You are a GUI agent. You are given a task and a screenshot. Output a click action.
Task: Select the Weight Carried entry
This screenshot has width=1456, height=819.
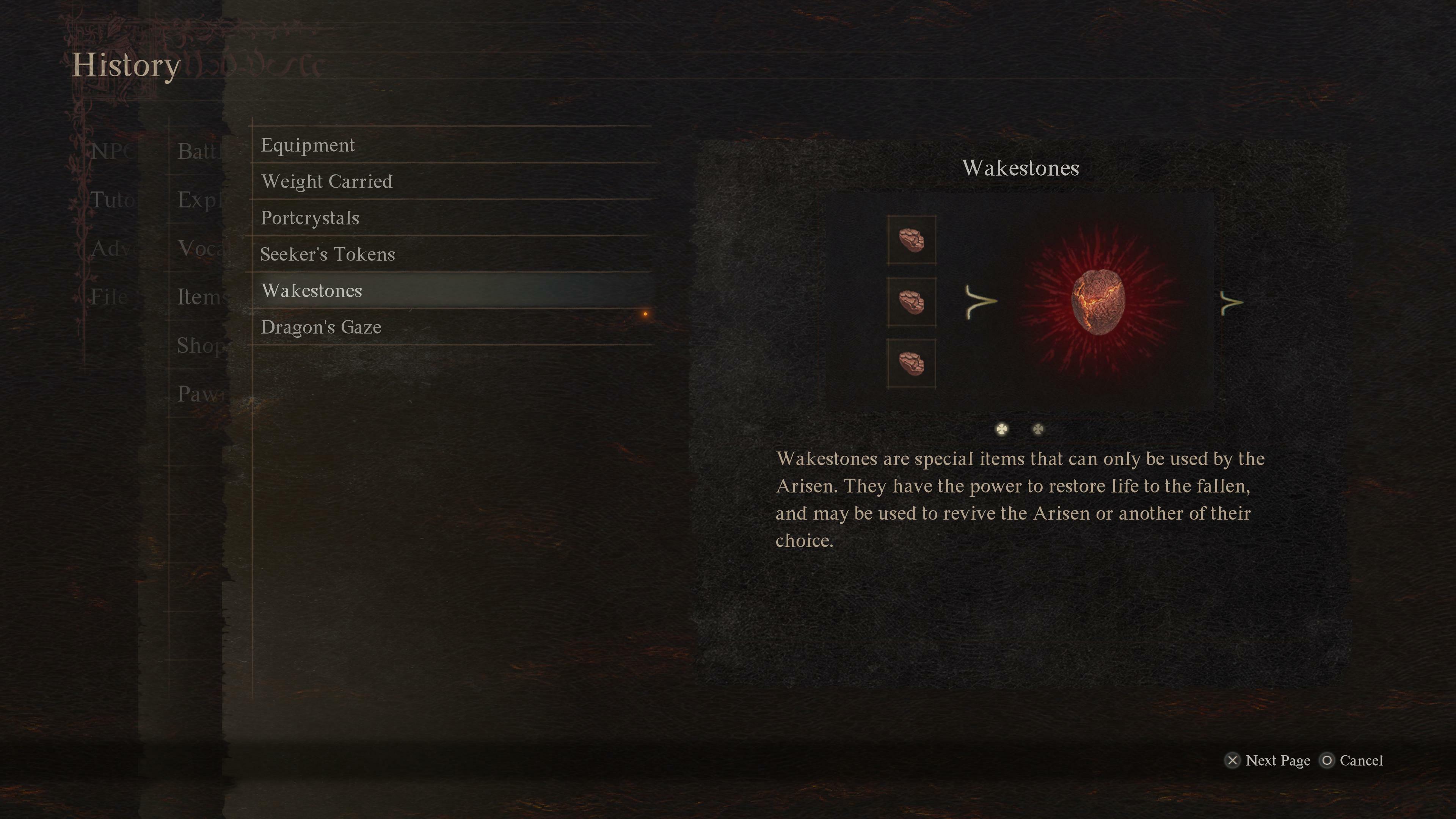pos(327,182)
